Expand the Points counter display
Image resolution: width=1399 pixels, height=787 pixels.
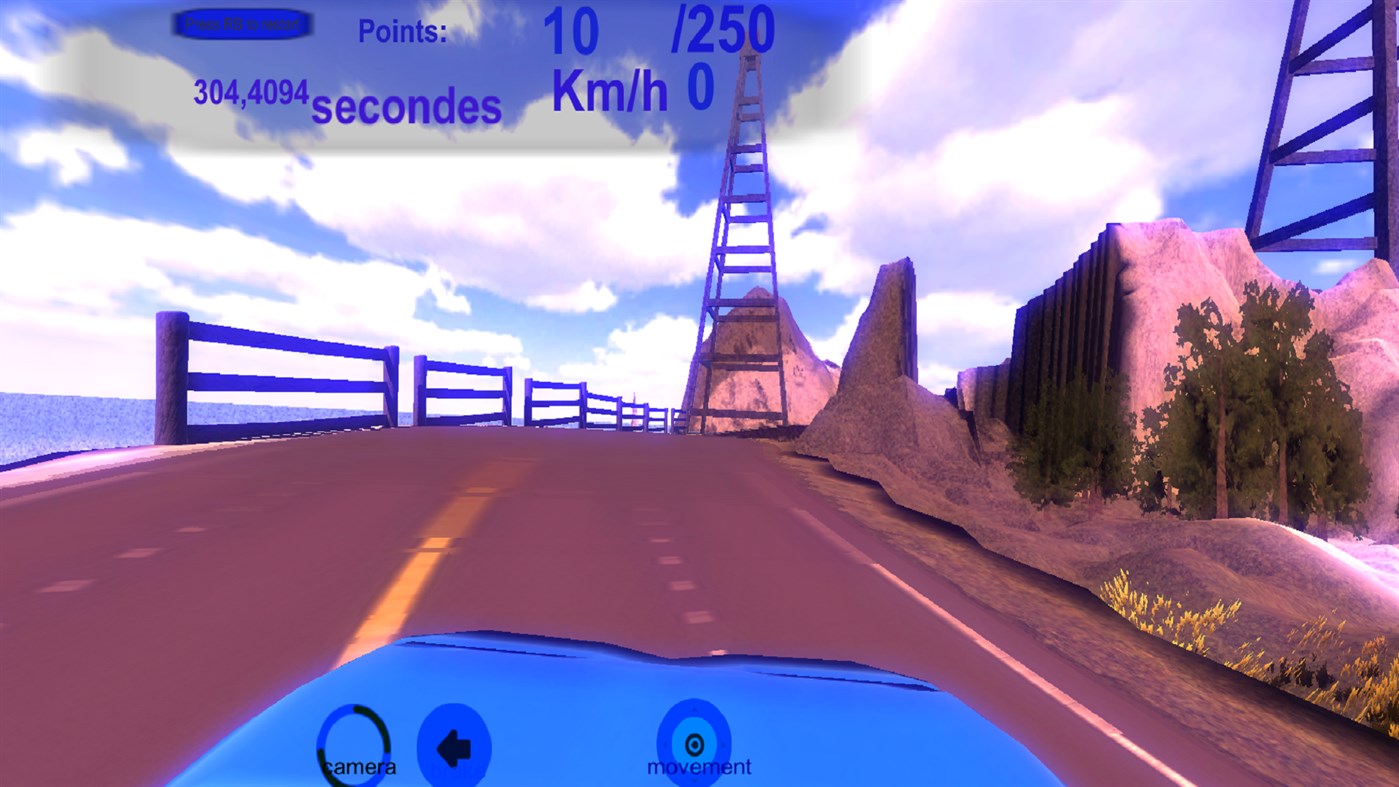tap(570, 30)
